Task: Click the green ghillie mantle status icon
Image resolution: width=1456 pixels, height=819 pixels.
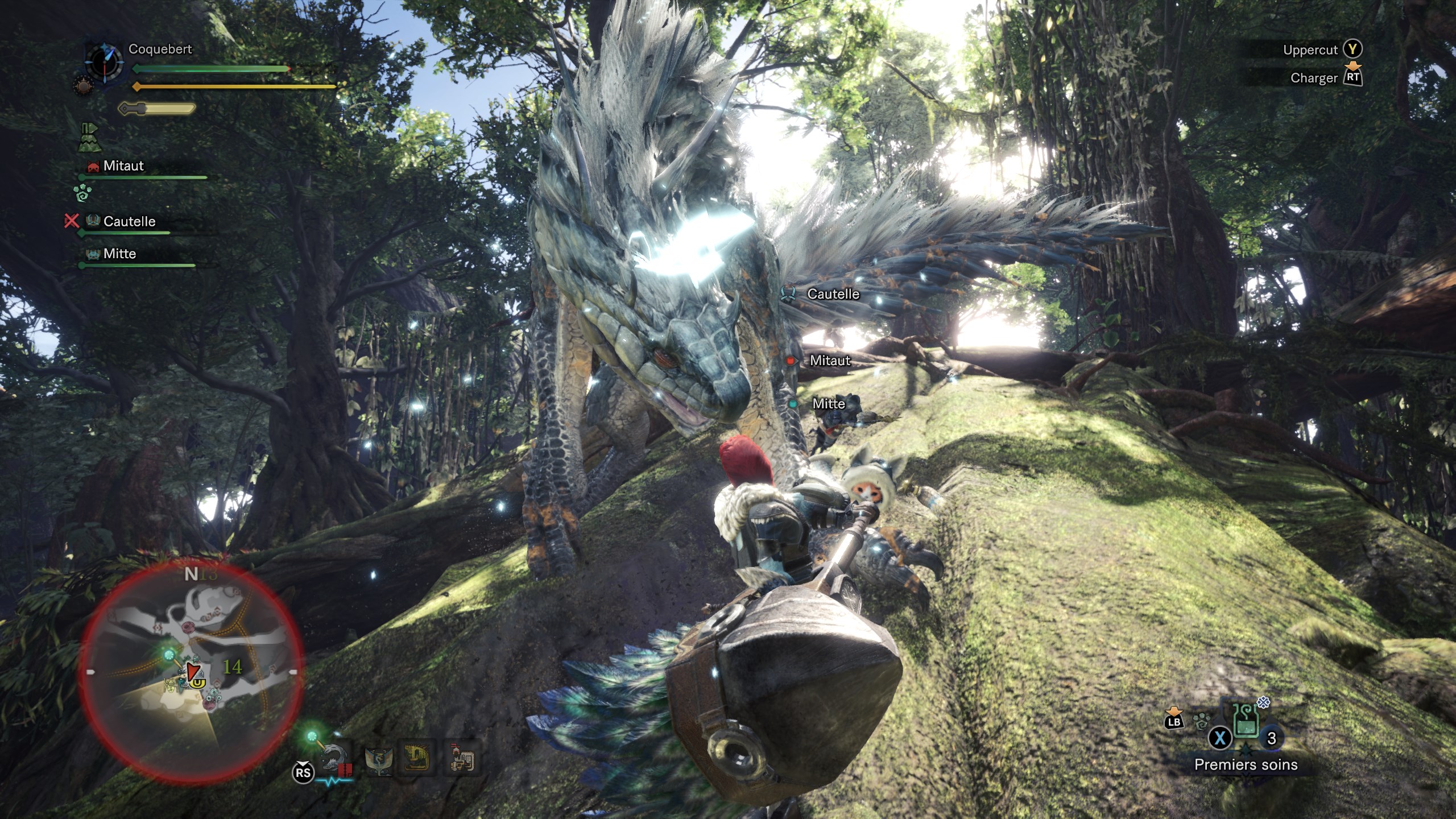Action: (89, 138)
